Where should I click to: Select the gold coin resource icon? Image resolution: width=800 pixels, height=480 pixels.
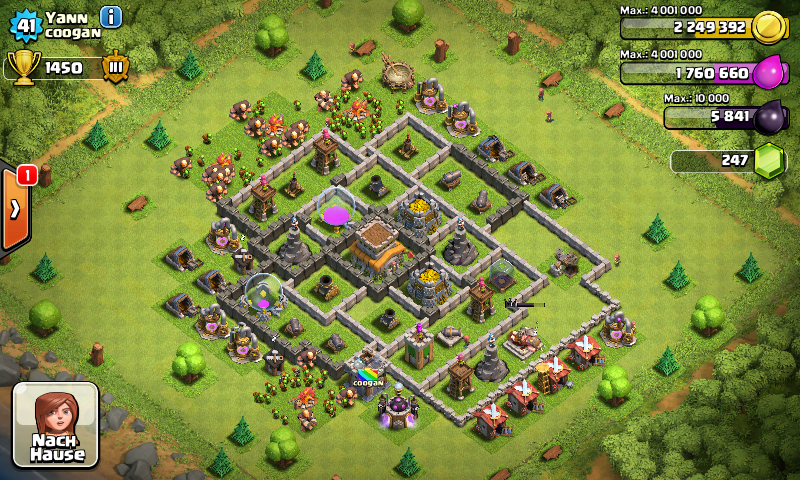768,27
